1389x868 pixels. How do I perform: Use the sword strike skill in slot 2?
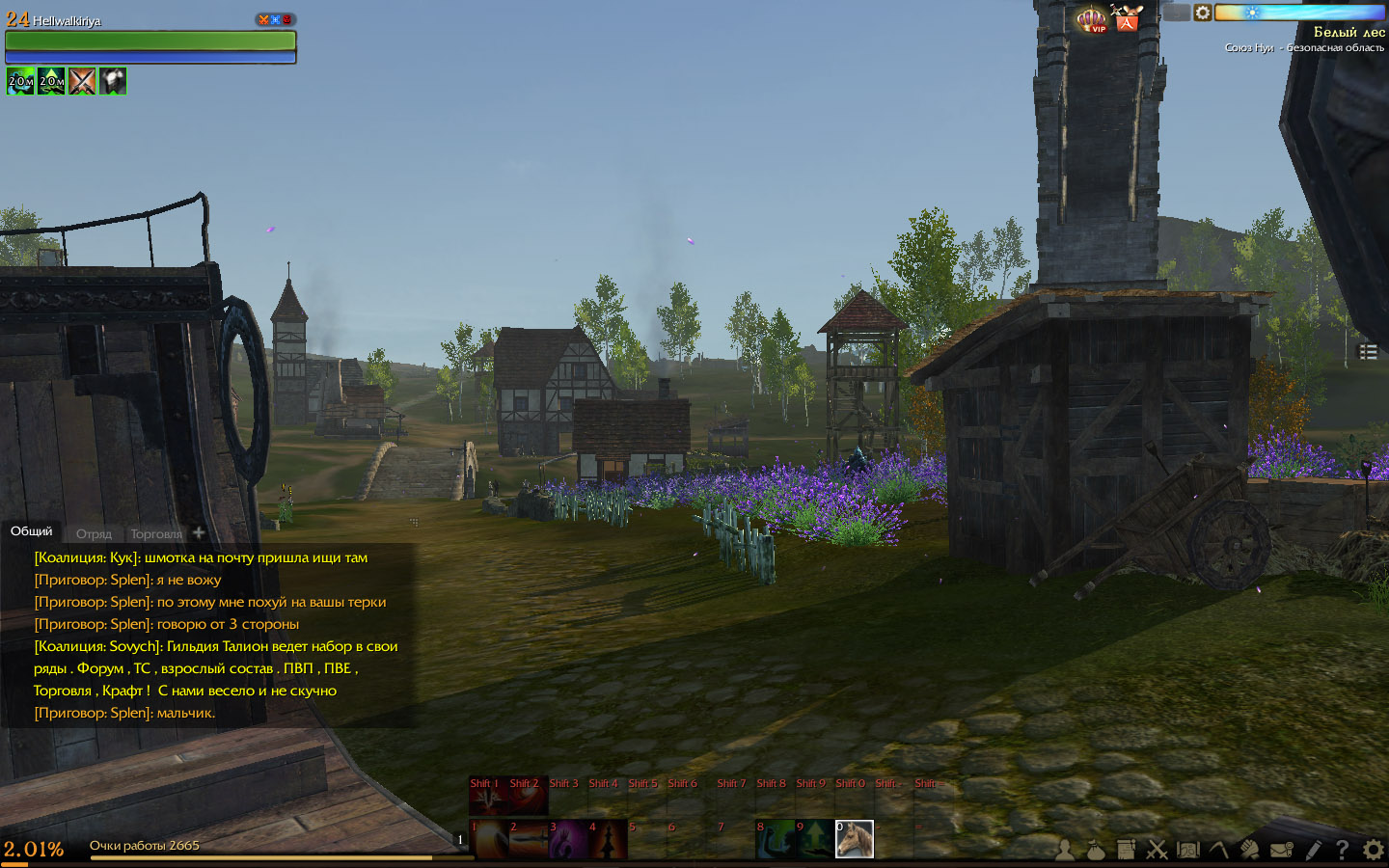[528, 839]
